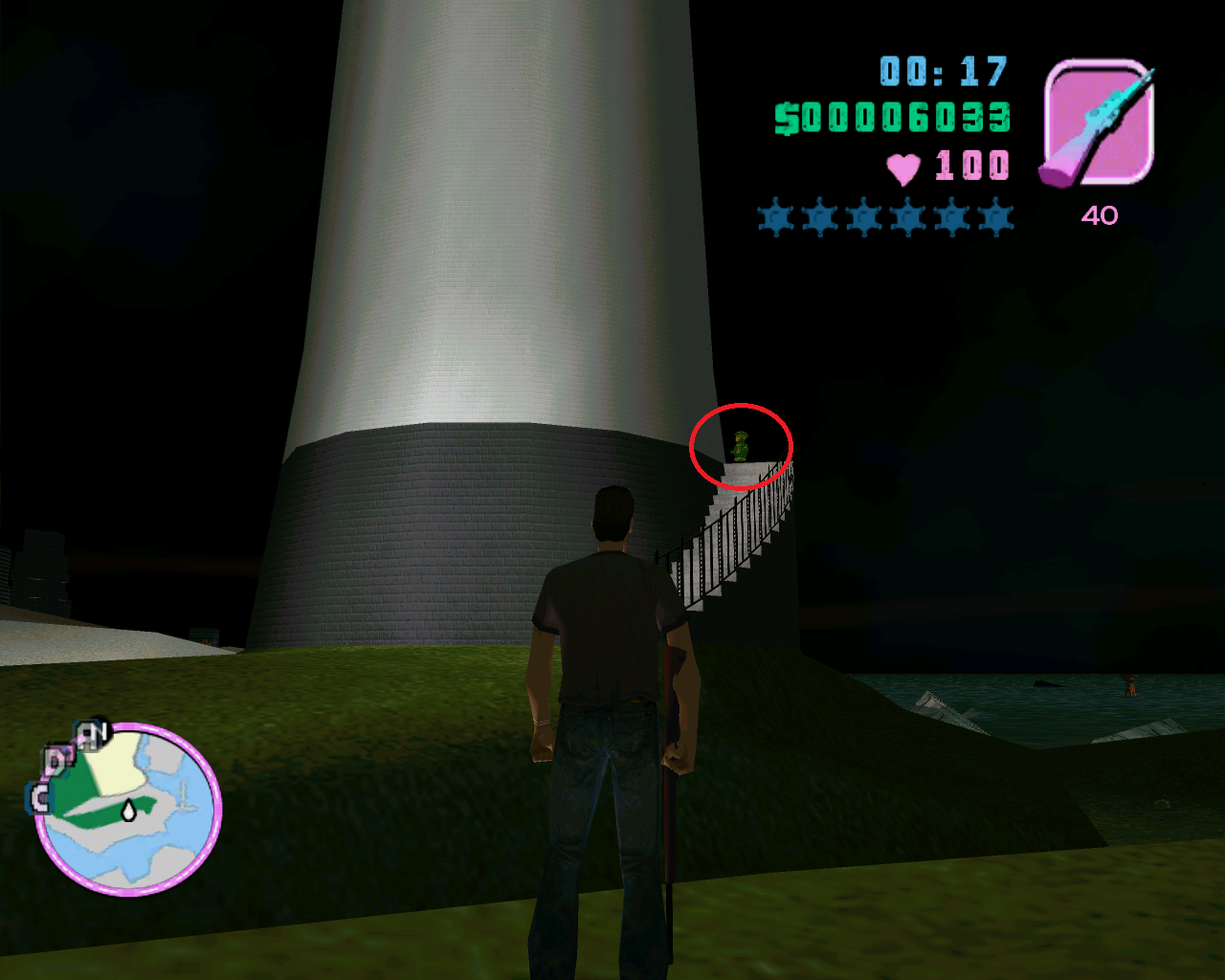Select the sniper rifle weapon icon
Screen dimensions: 1225x980
[1098, 122]
